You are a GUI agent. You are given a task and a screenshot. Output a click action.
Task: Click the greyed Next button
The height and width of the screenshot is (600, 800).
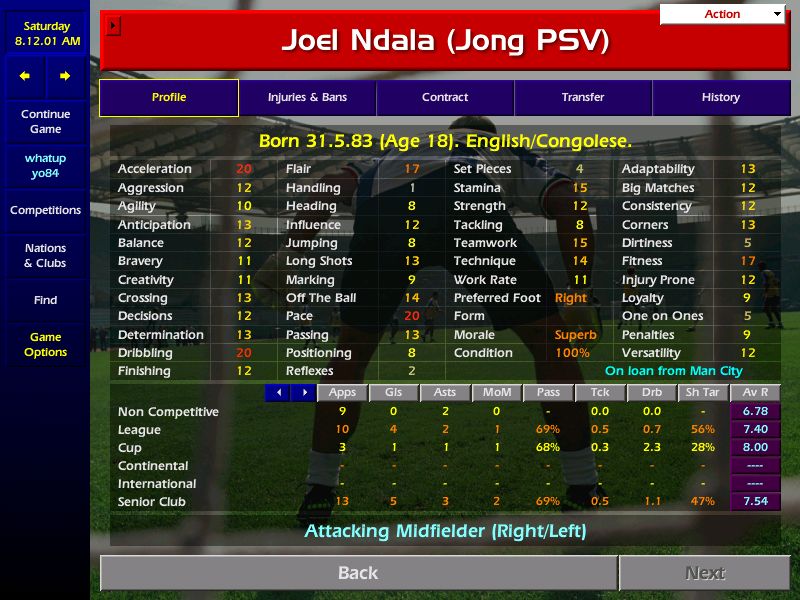pyautogui.click(x=705, y=573)
